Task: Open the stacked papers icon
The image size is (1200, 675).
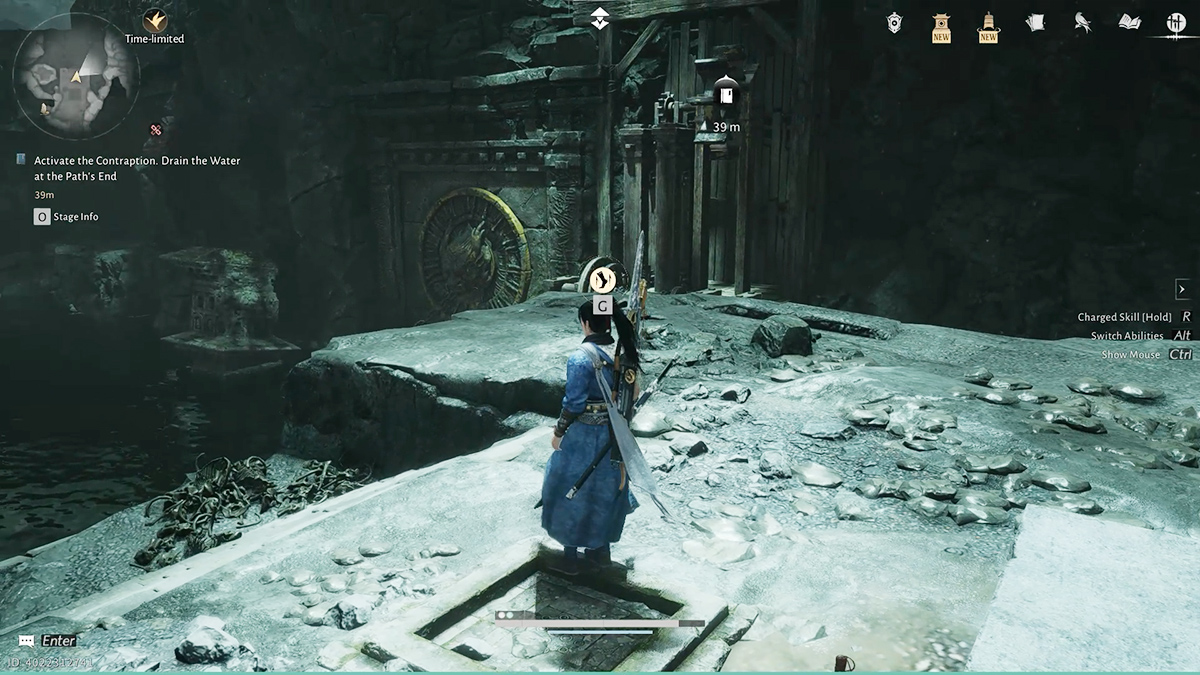Action: (1035, 22)
